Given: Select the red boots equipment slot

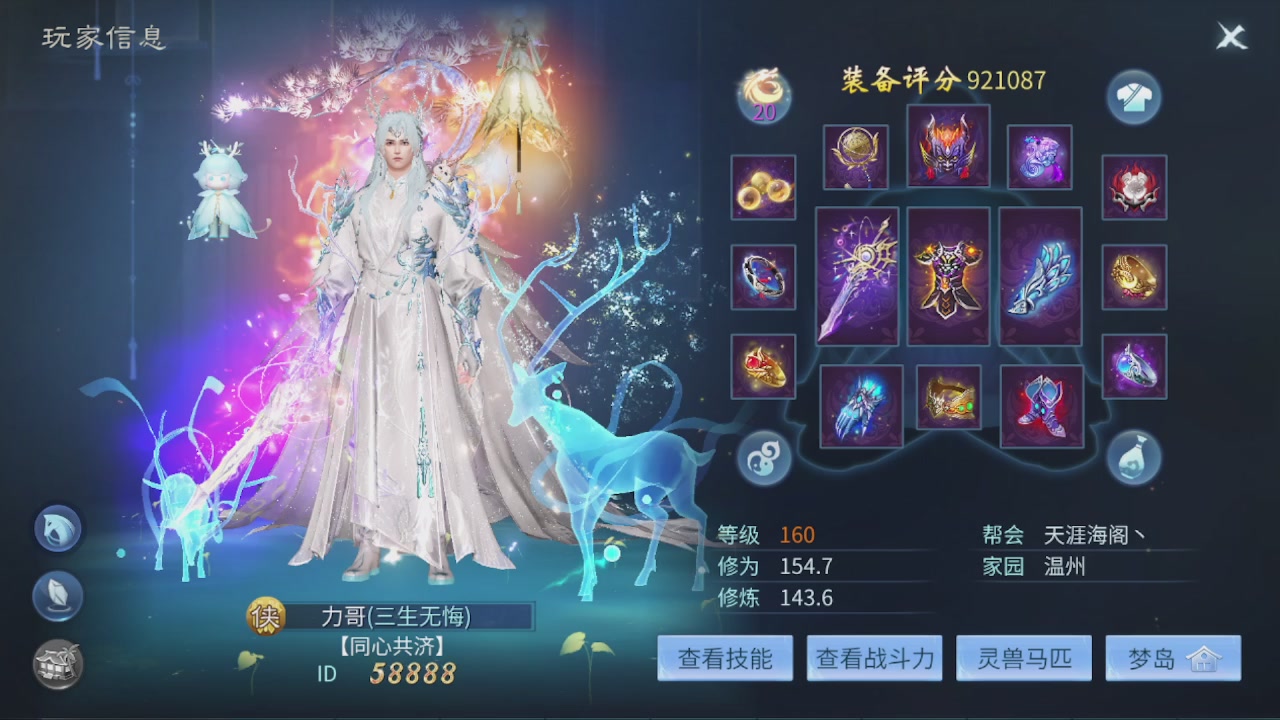Looking at the screenshot, I should click(1041, 404).
